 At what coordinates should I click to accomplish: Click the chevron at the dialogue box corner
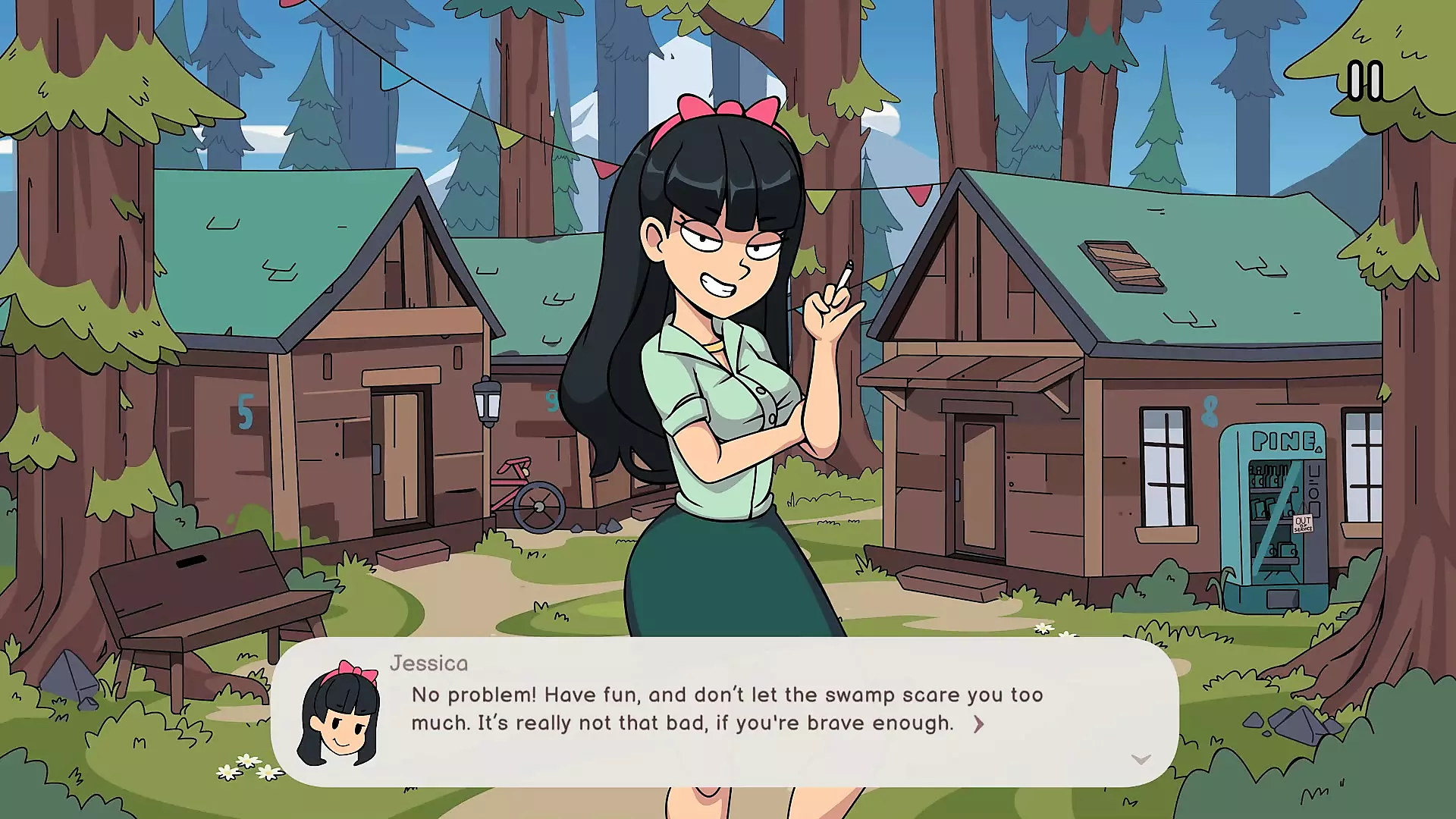[1141, 759]
